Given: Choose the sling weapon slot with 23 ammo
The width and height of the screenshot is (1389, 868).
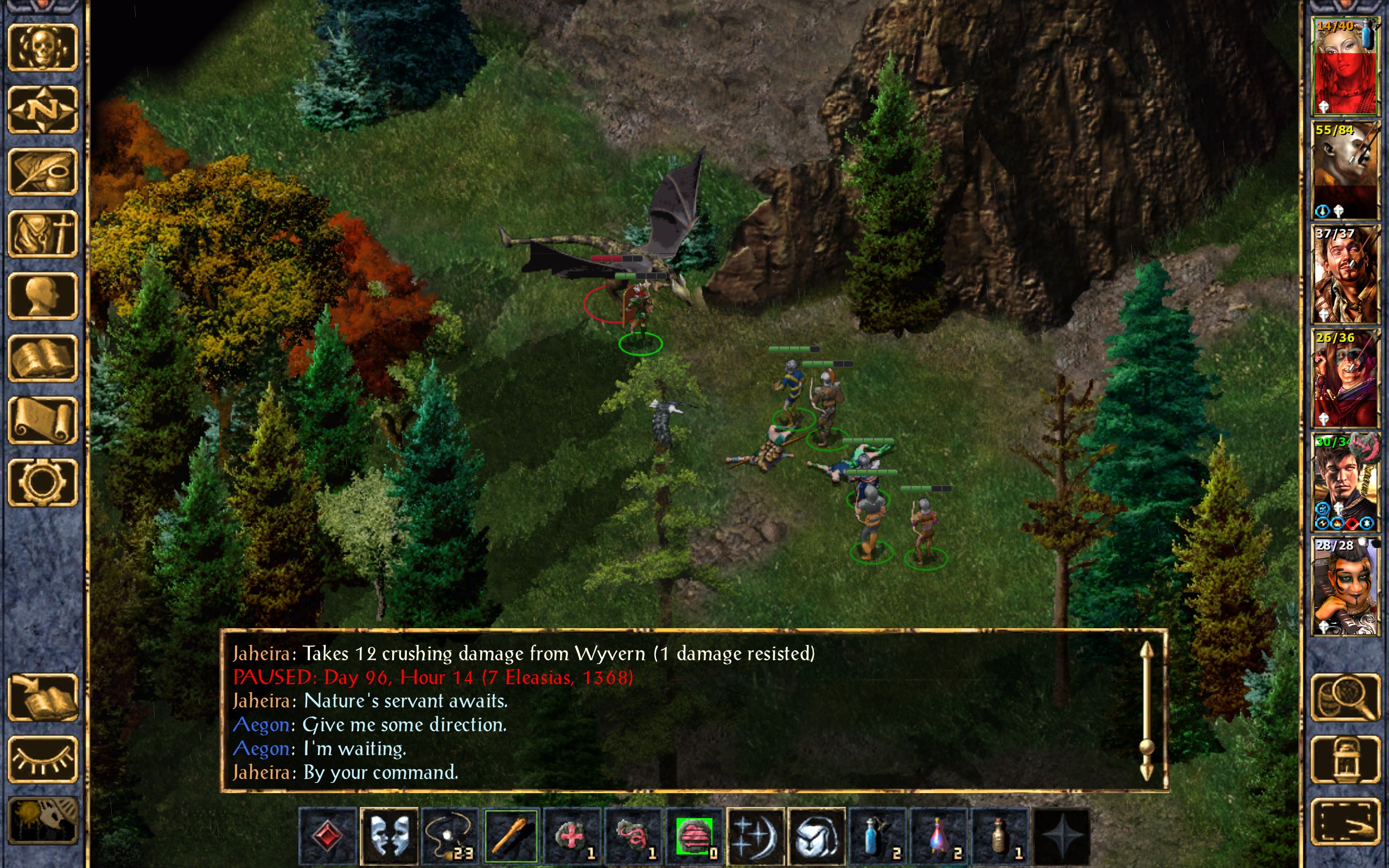Looking at the screenshot, I should (x=450, y=836).
